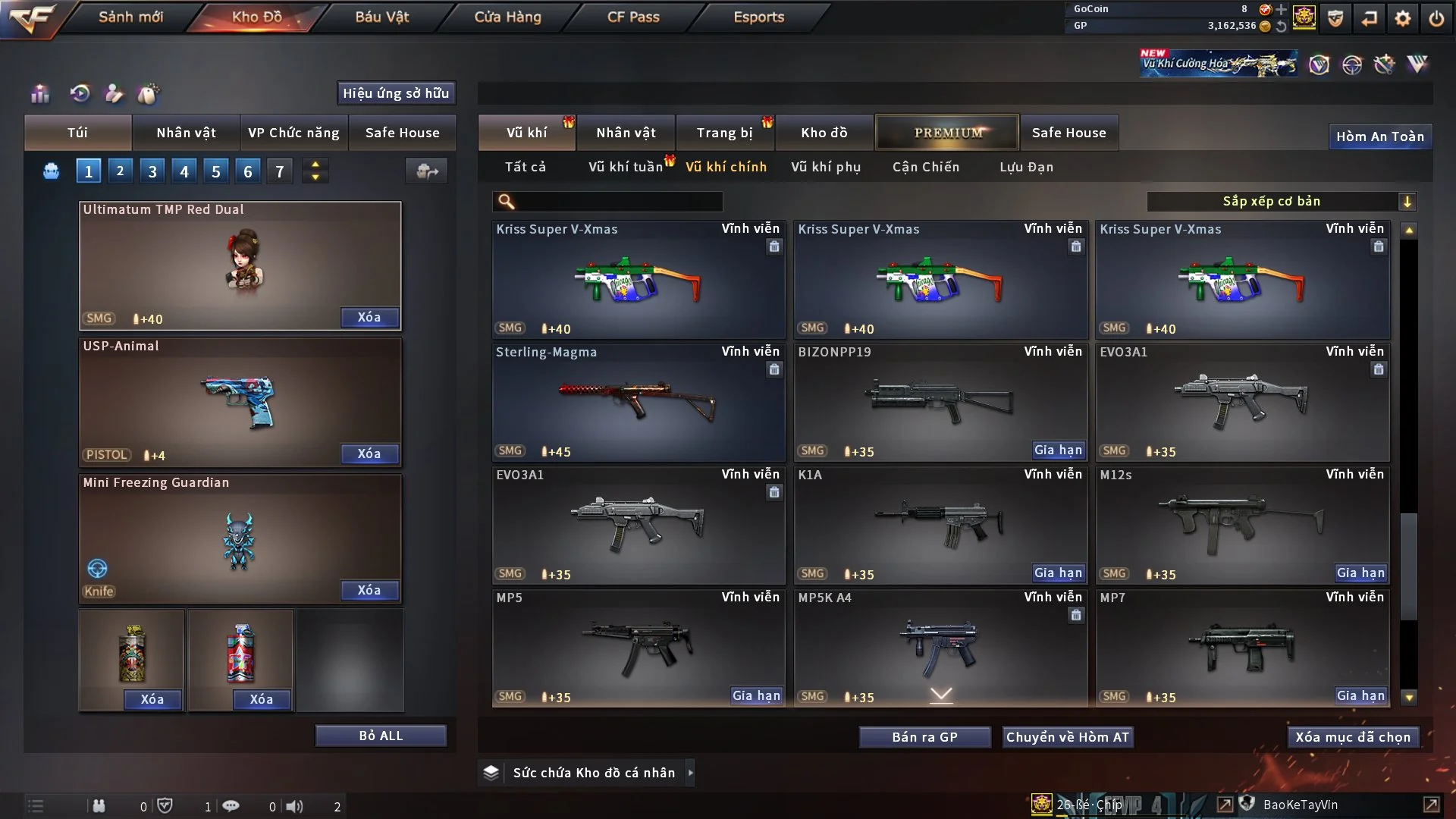Open the gear settings icon
1456x819 pixels.
click(x=1402, y=18)
